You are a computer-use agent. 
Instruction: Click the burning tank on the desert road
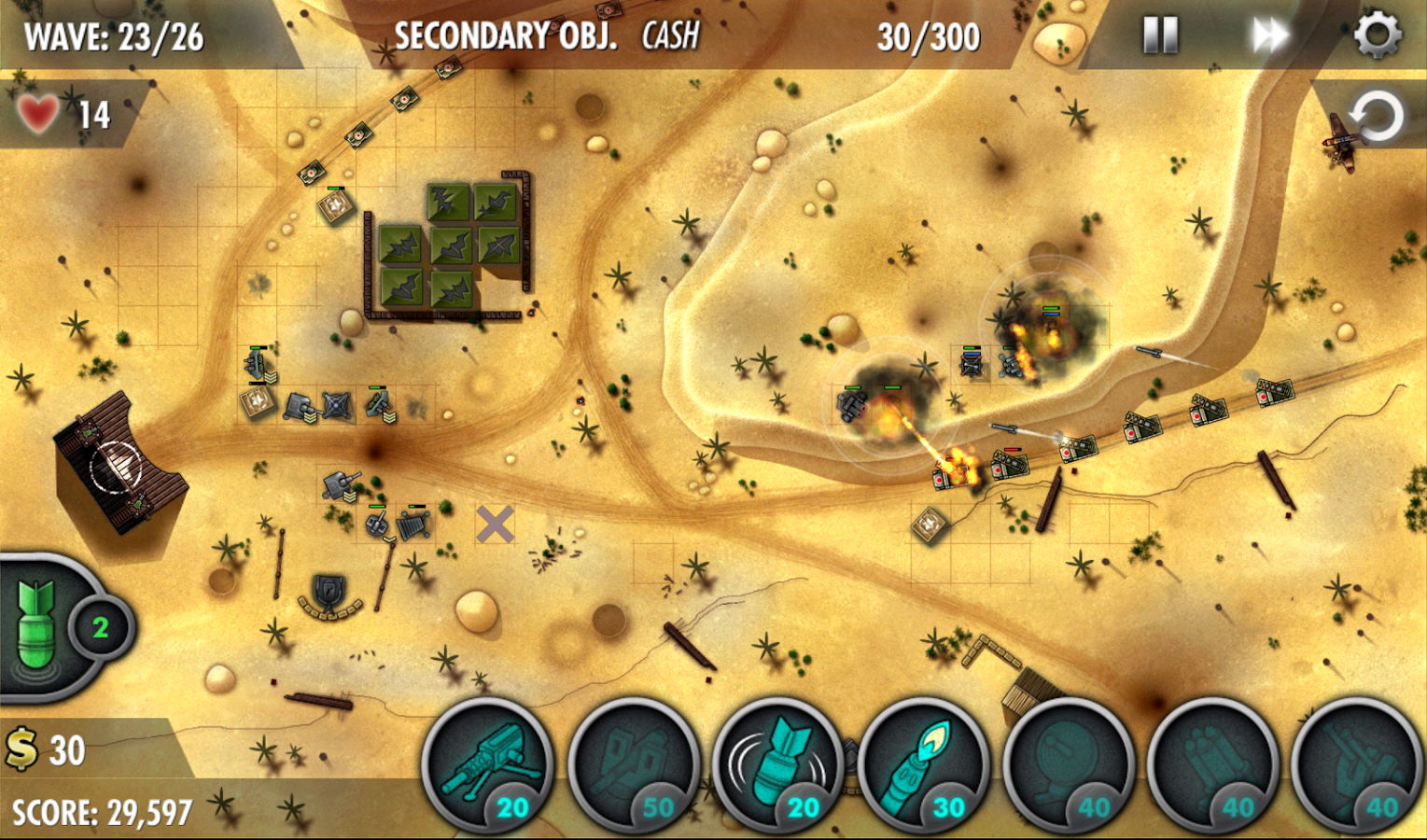[x=952, y=476]
